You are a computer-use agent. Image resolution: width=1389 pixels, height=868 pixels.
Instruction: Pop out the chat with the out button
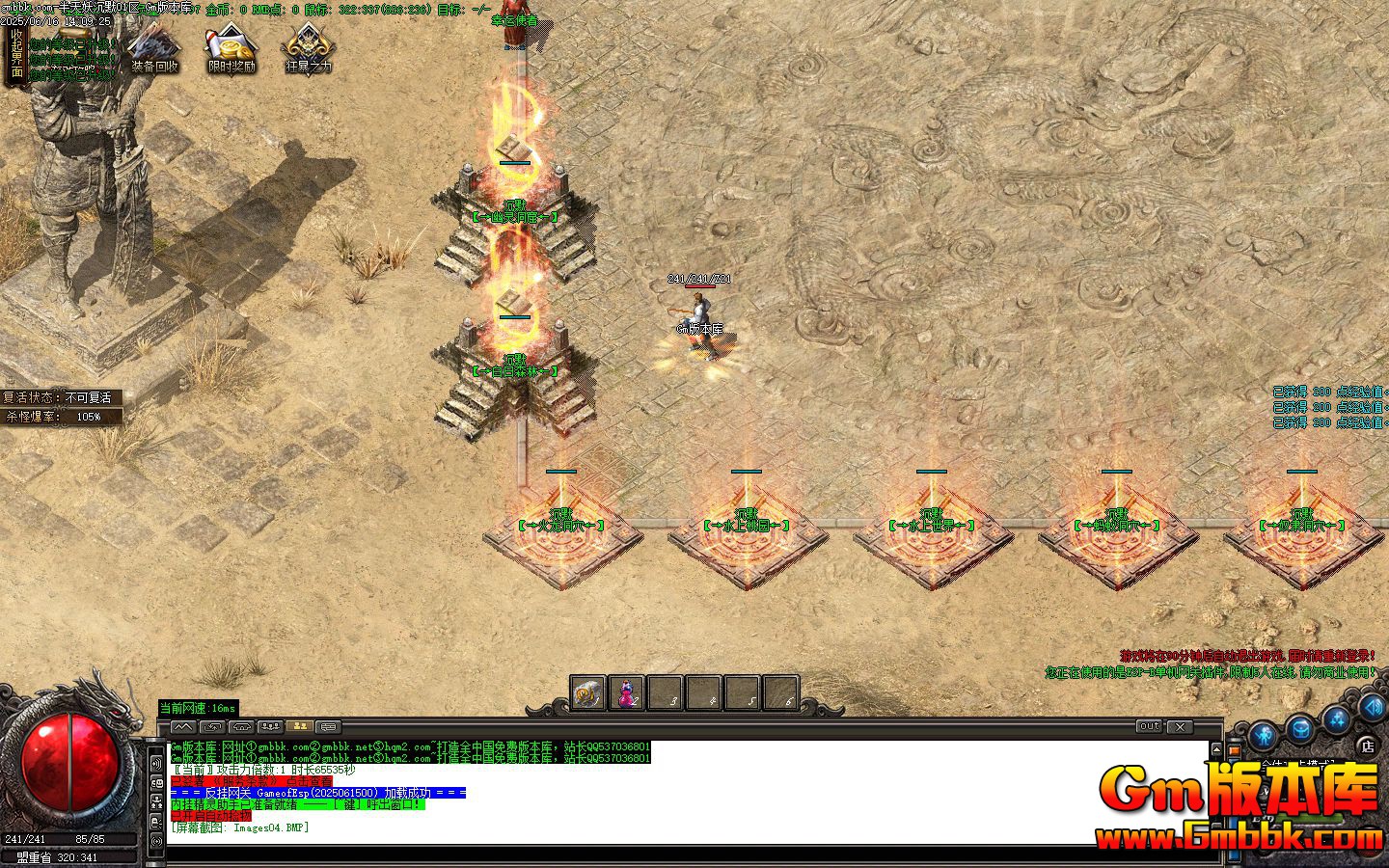(x=1148, y=728)
